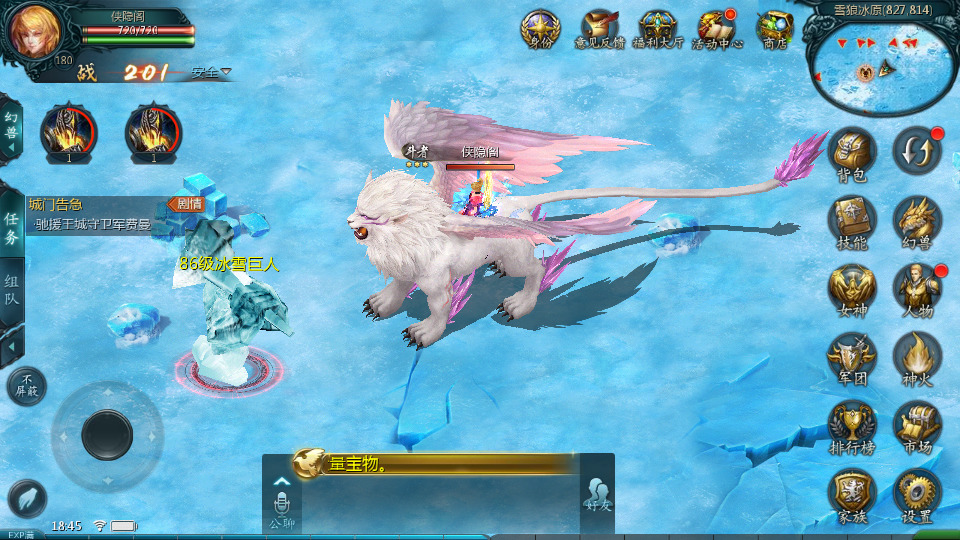Open the 身份 identity badge
Viewport: 960px width, 540px height.
pyautogui.click(x=540, y=28)
